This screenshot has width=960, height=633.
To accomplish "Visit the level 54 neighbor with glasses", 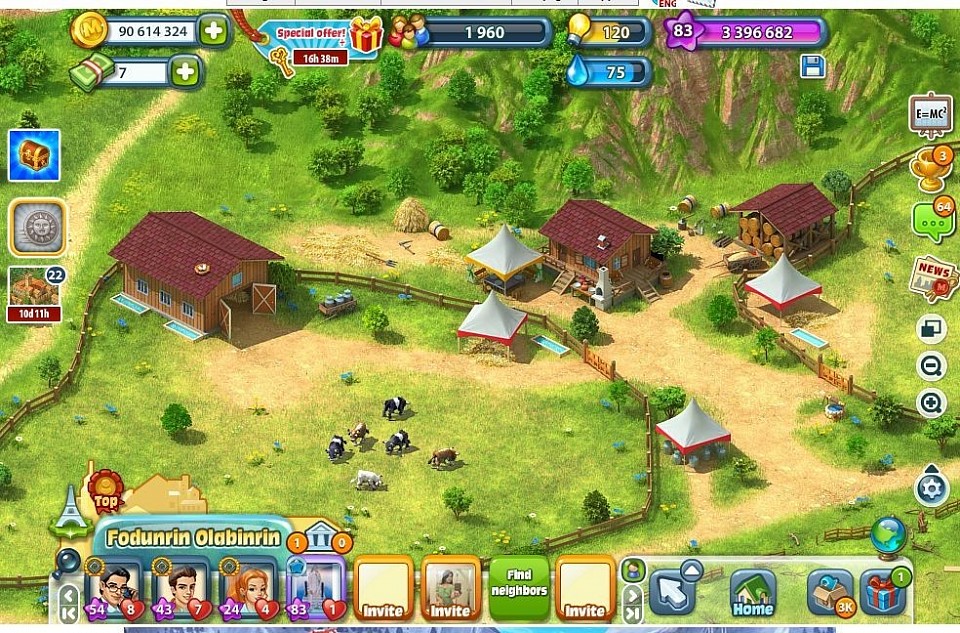I will click(116, 590).
